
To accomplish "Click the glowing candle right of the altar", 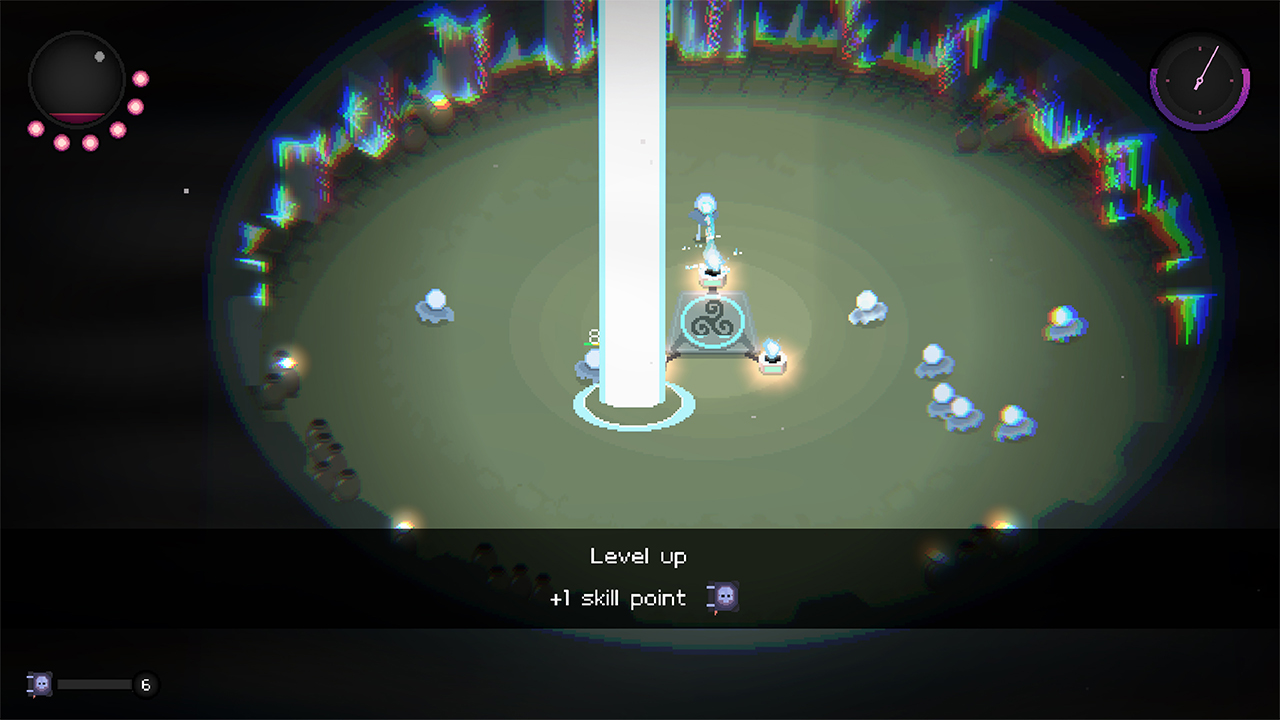I will (772, 360).
